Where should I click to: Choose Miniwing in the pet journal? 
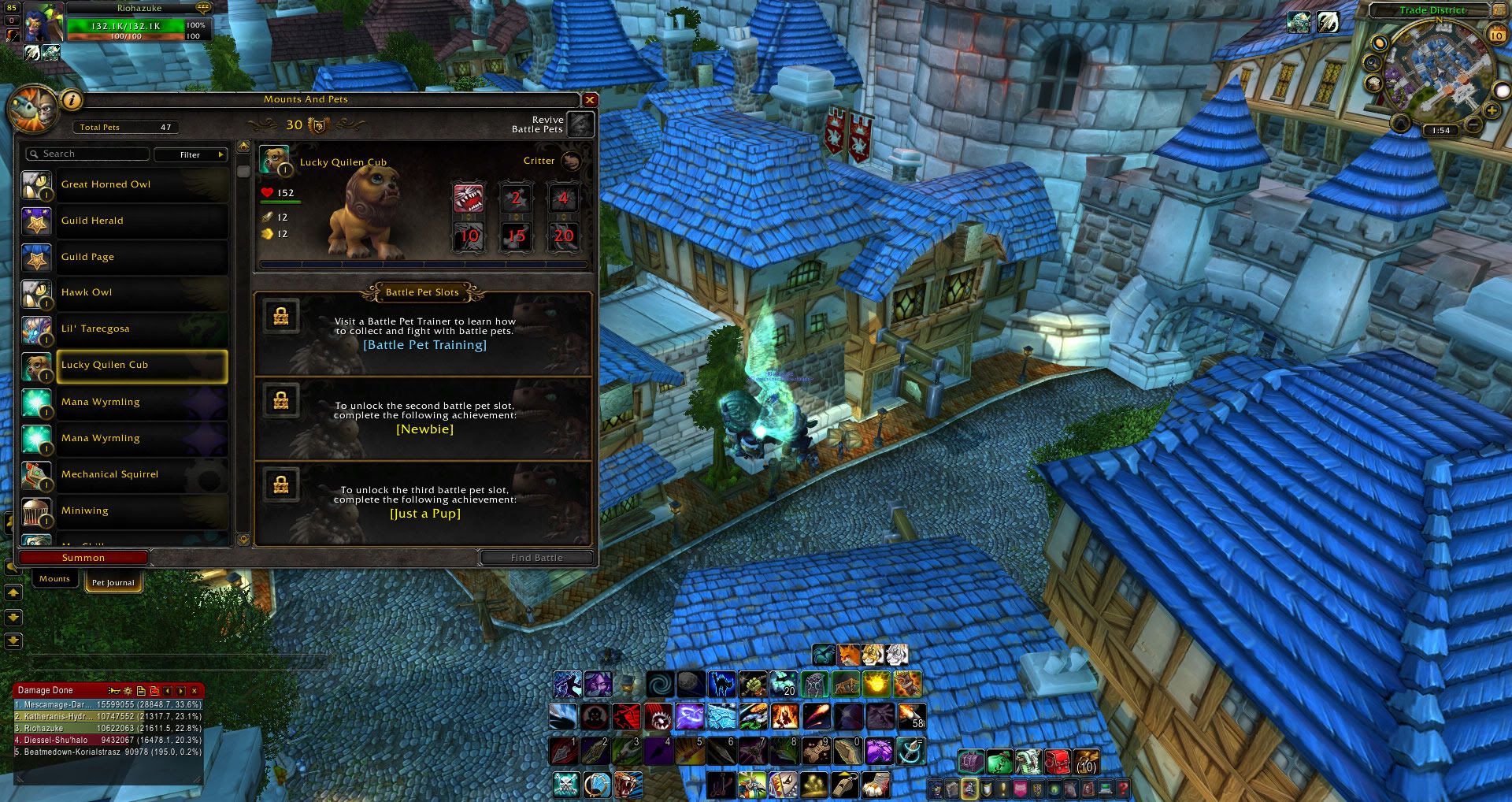(x=126, y=511)
